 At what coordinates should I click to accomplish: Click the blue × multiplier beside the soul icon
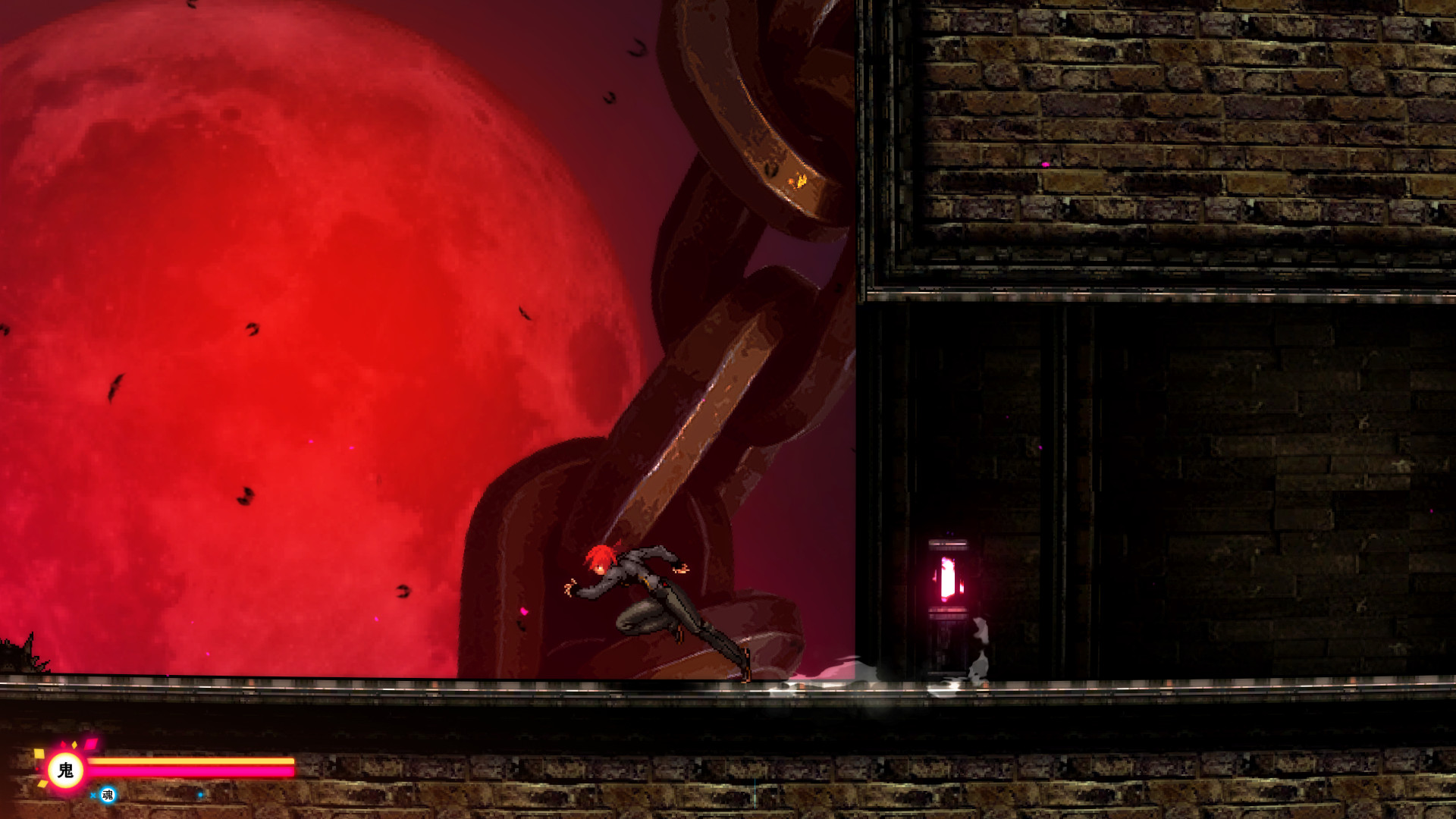93,795
